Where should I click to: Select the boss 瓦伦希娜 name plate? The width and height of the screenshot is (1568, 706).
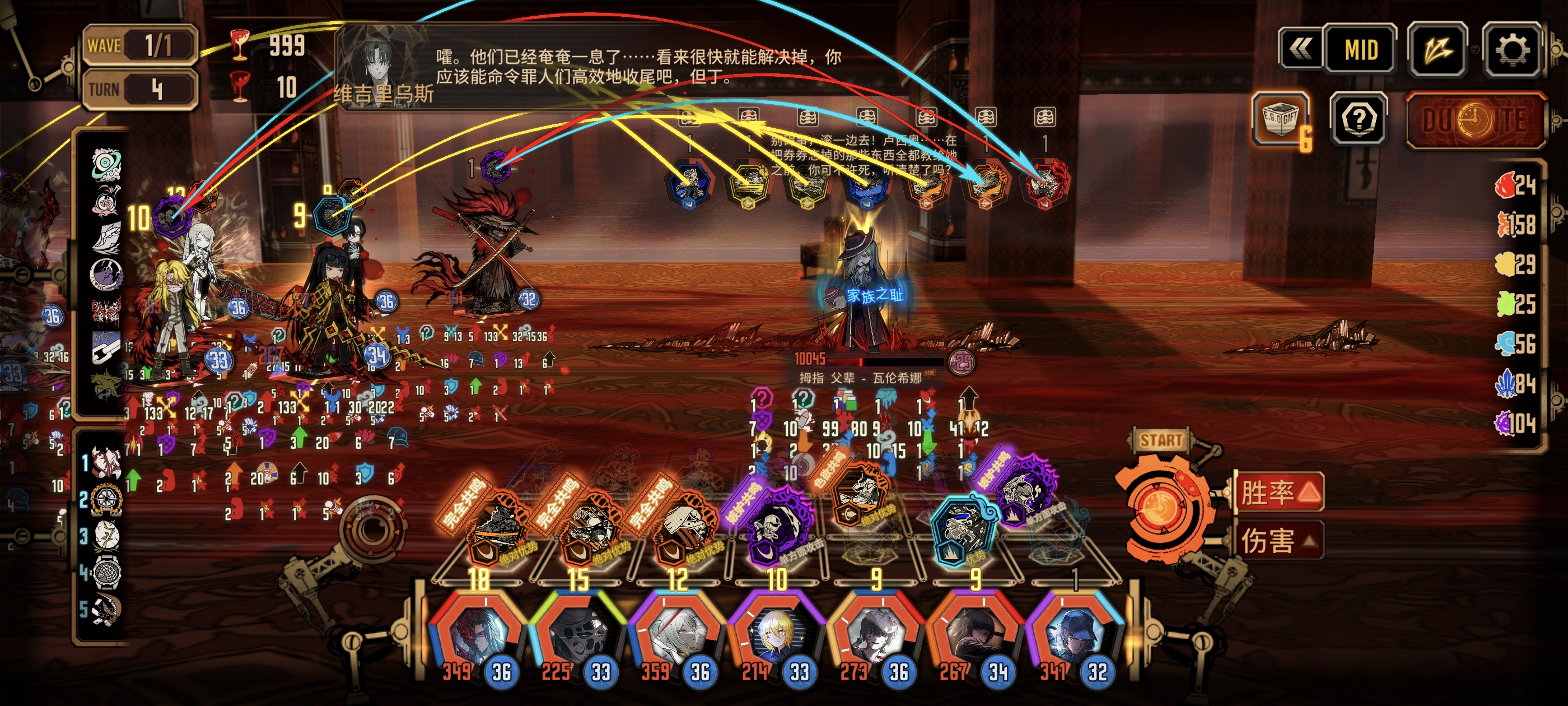[x=861, y=378]
